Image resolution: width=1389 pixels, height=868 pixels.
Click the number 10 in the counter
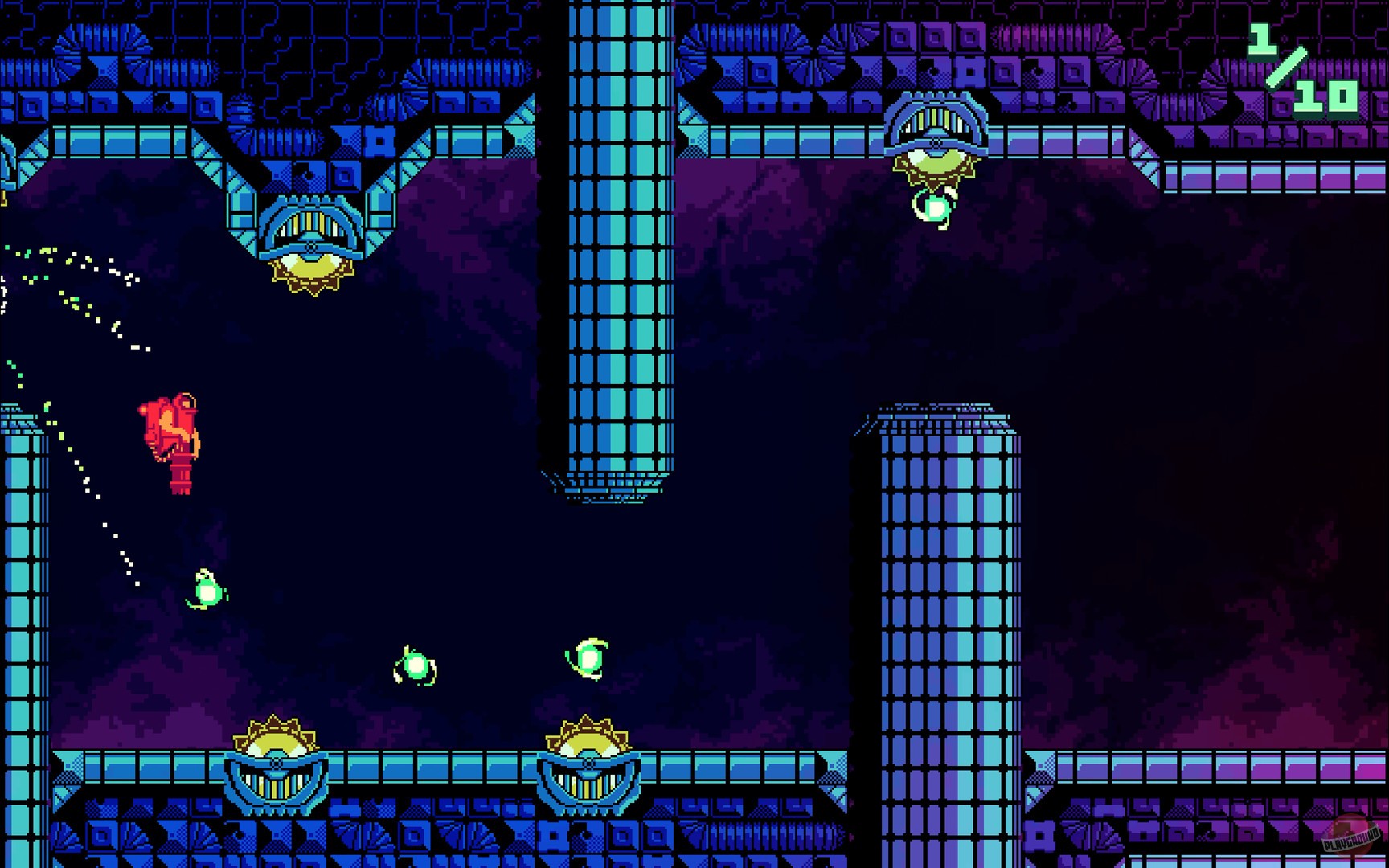tap(1326, 96)
